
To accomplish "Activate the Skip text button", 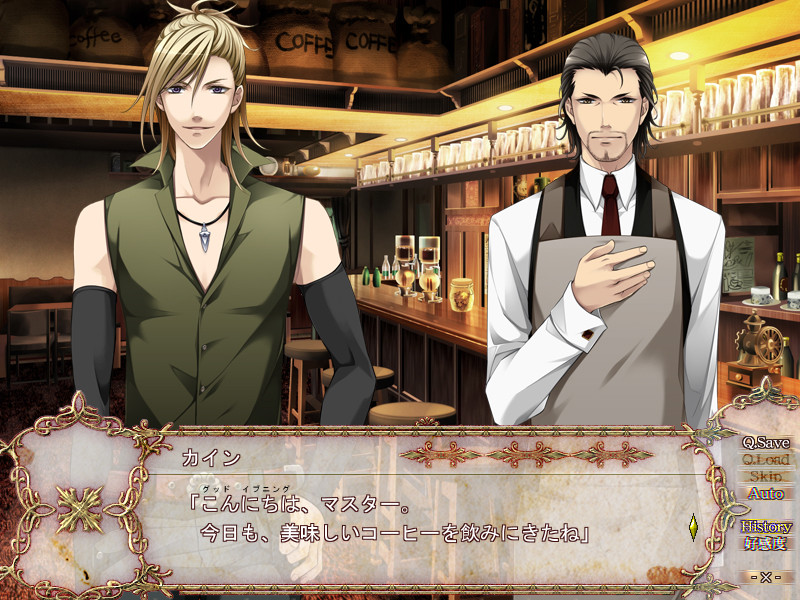I will click(x=766, y=477).
